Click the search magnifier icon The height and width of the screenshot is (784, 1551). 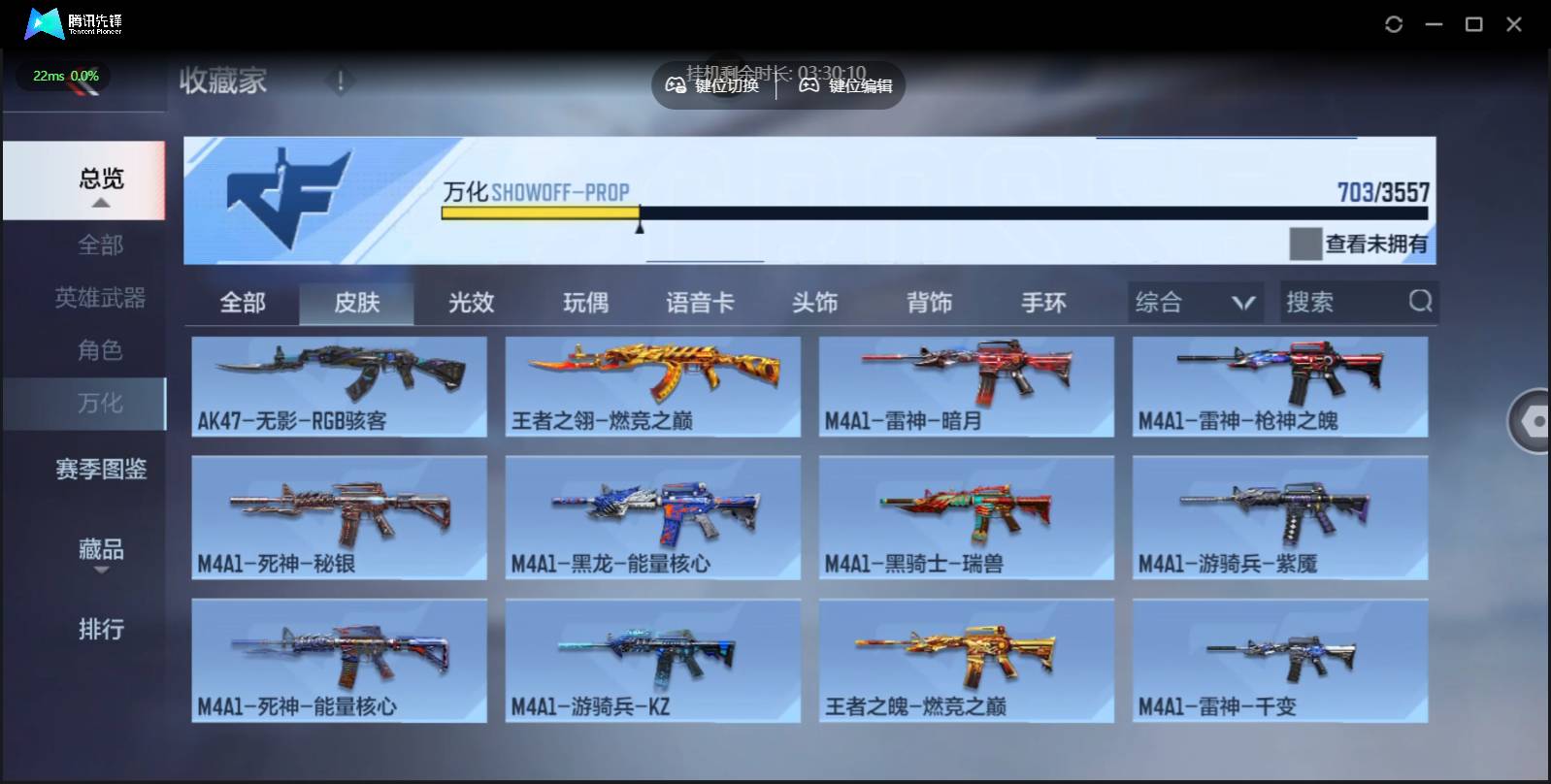1421,302
